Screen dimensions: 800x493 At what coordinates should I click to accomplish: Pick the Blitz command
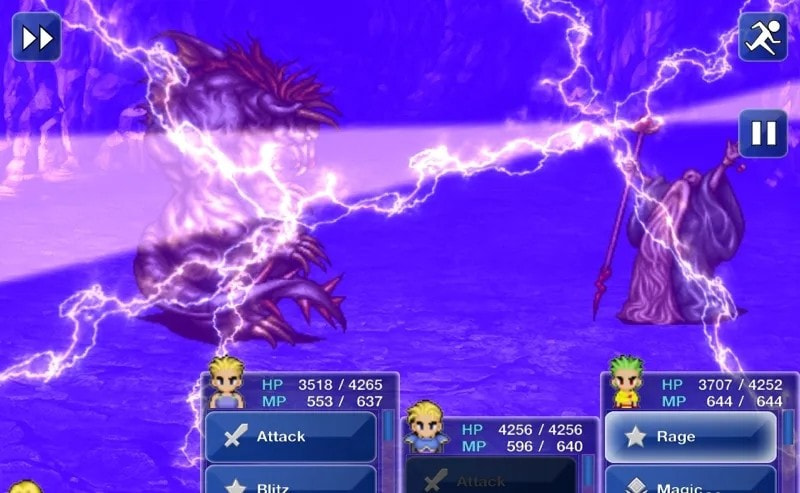[x=291, y=483]
